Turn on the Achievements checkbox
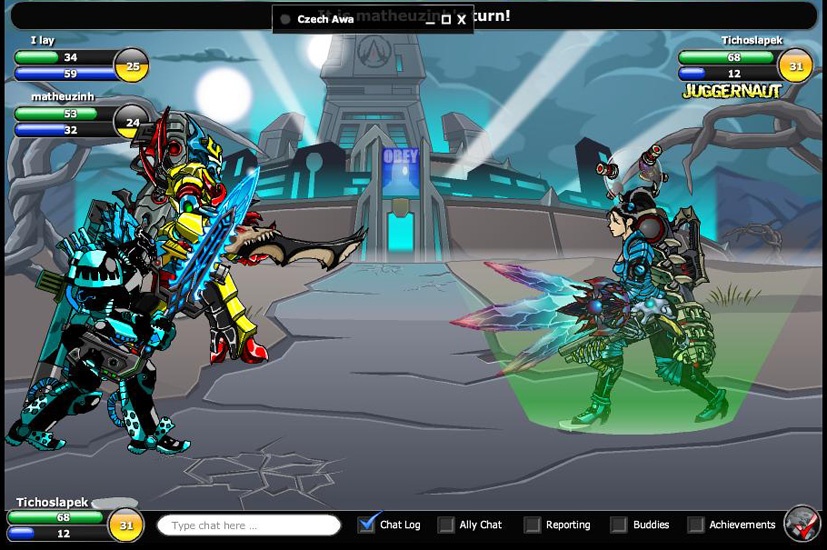This screenshot has height=550, width=827. click(695, 524)
